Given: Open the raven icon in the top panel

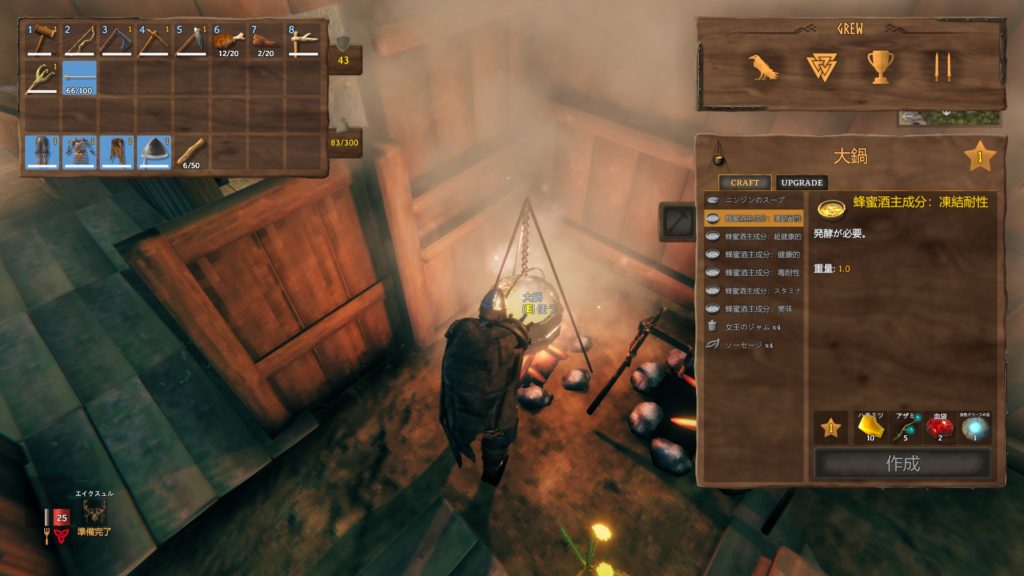Looking at the screenshot, I should pyautogui.click(x=764, y=67).
